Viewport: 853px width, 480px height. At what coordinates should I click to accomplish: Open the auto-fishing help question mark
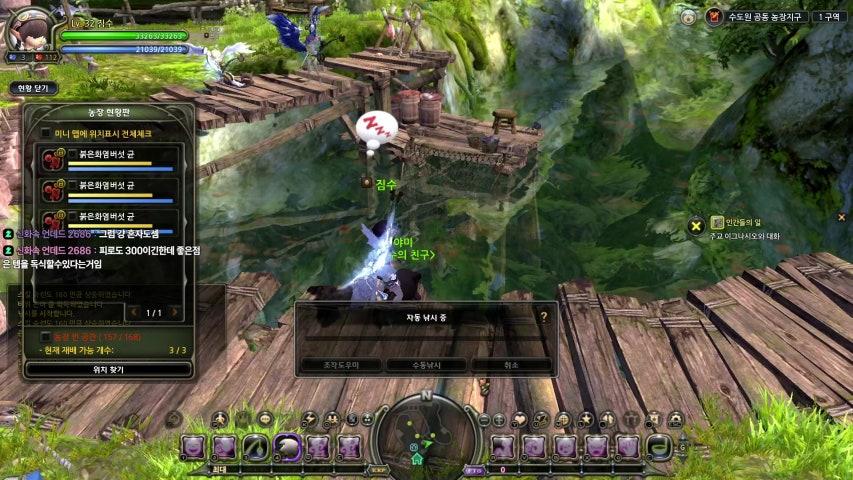coord(544,316)
